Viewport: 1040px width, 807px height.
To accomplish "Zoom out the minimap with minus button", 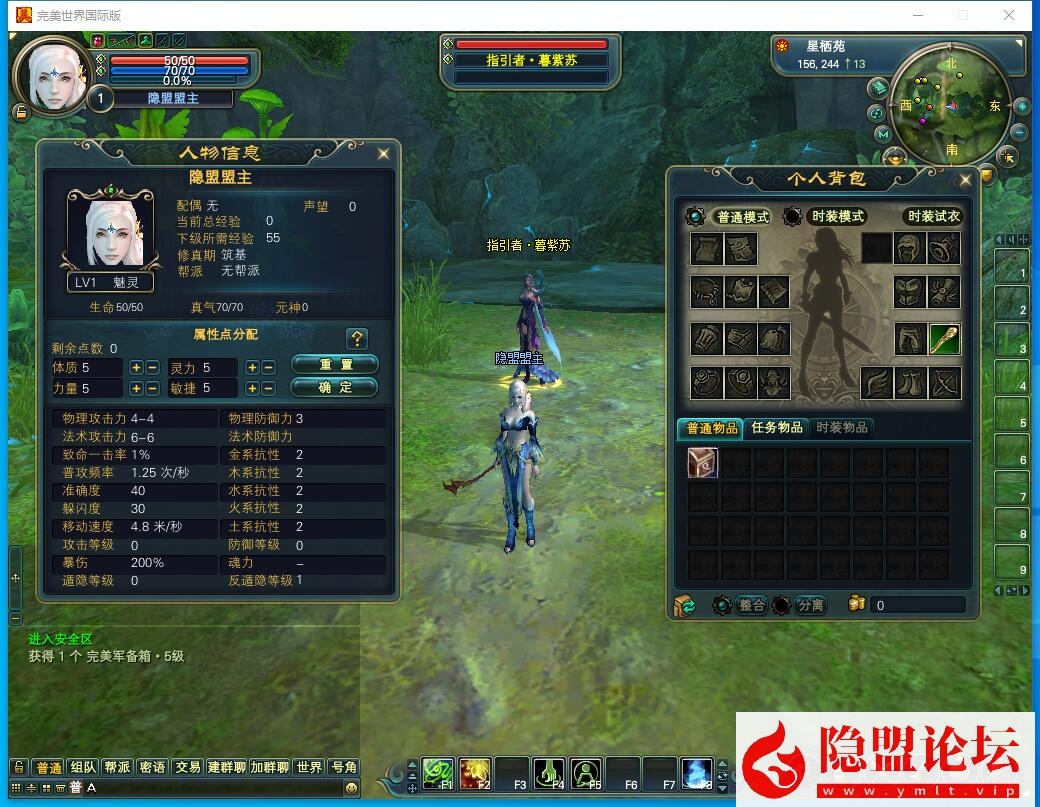I will 1019,132.
